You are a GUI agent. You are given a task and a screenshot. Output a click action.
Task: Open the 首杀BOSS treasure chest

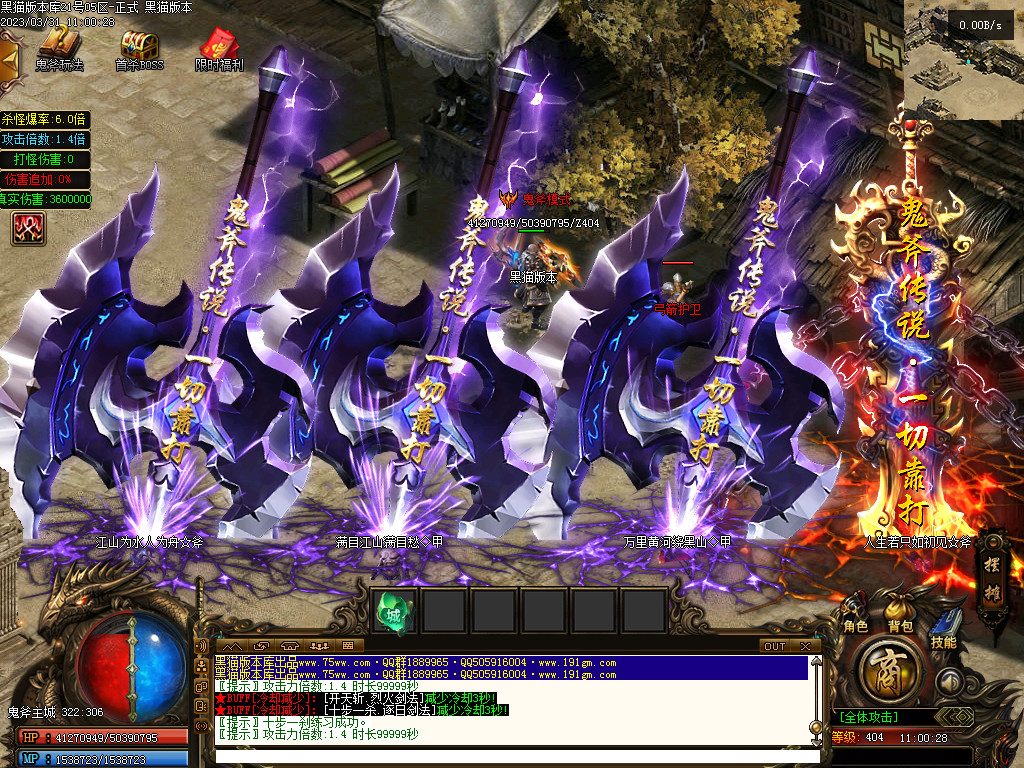[139, 48]
